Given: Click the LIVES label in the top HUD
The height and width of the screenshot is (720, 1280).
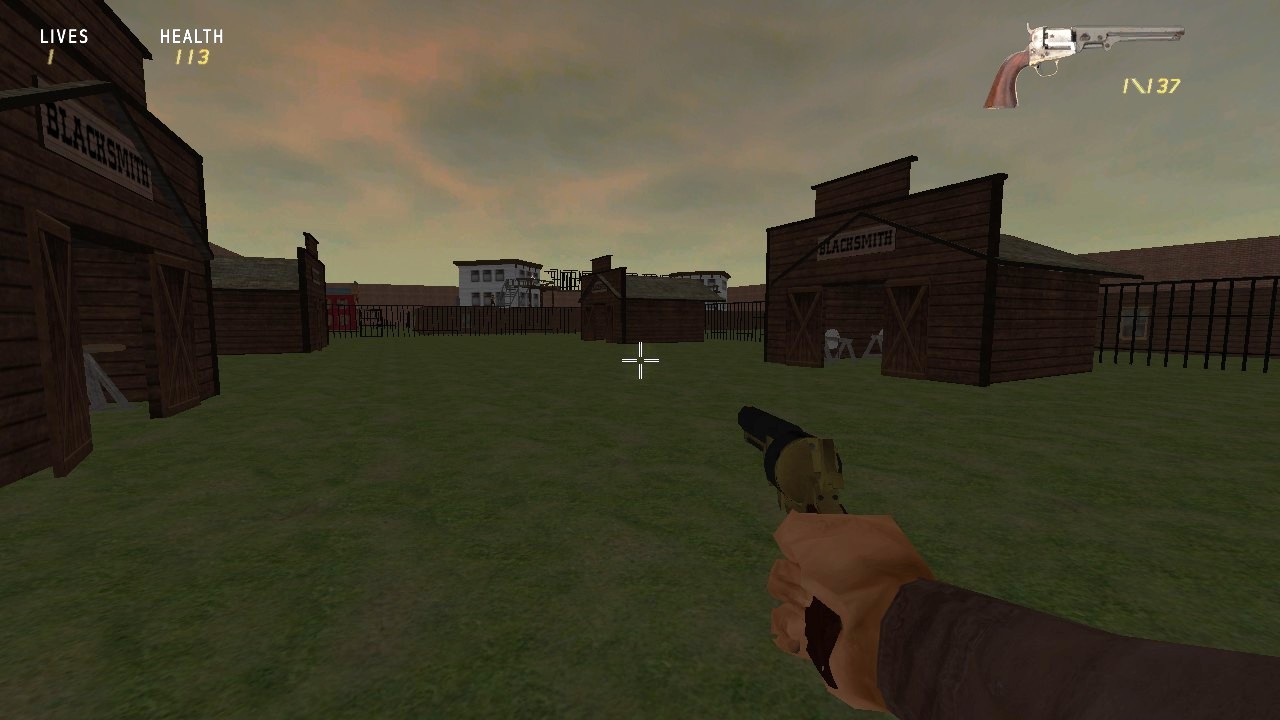Looking at the screenshot, I should (63, 35).
